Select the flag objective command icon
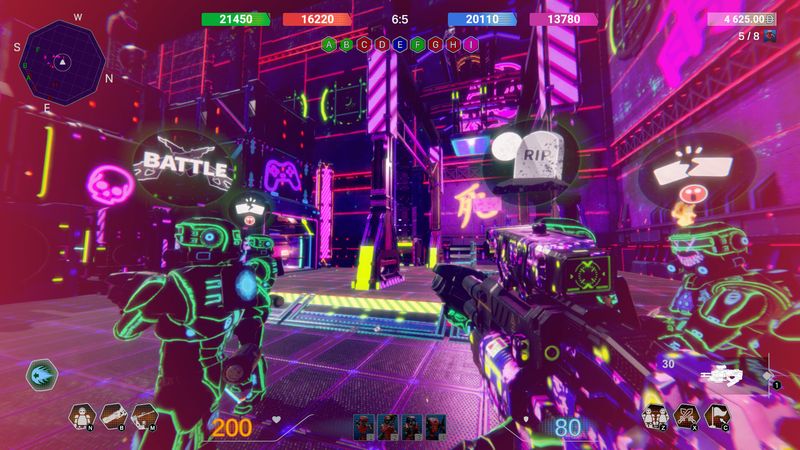Screen dimensions: 800x450 (x=716, y=415)
